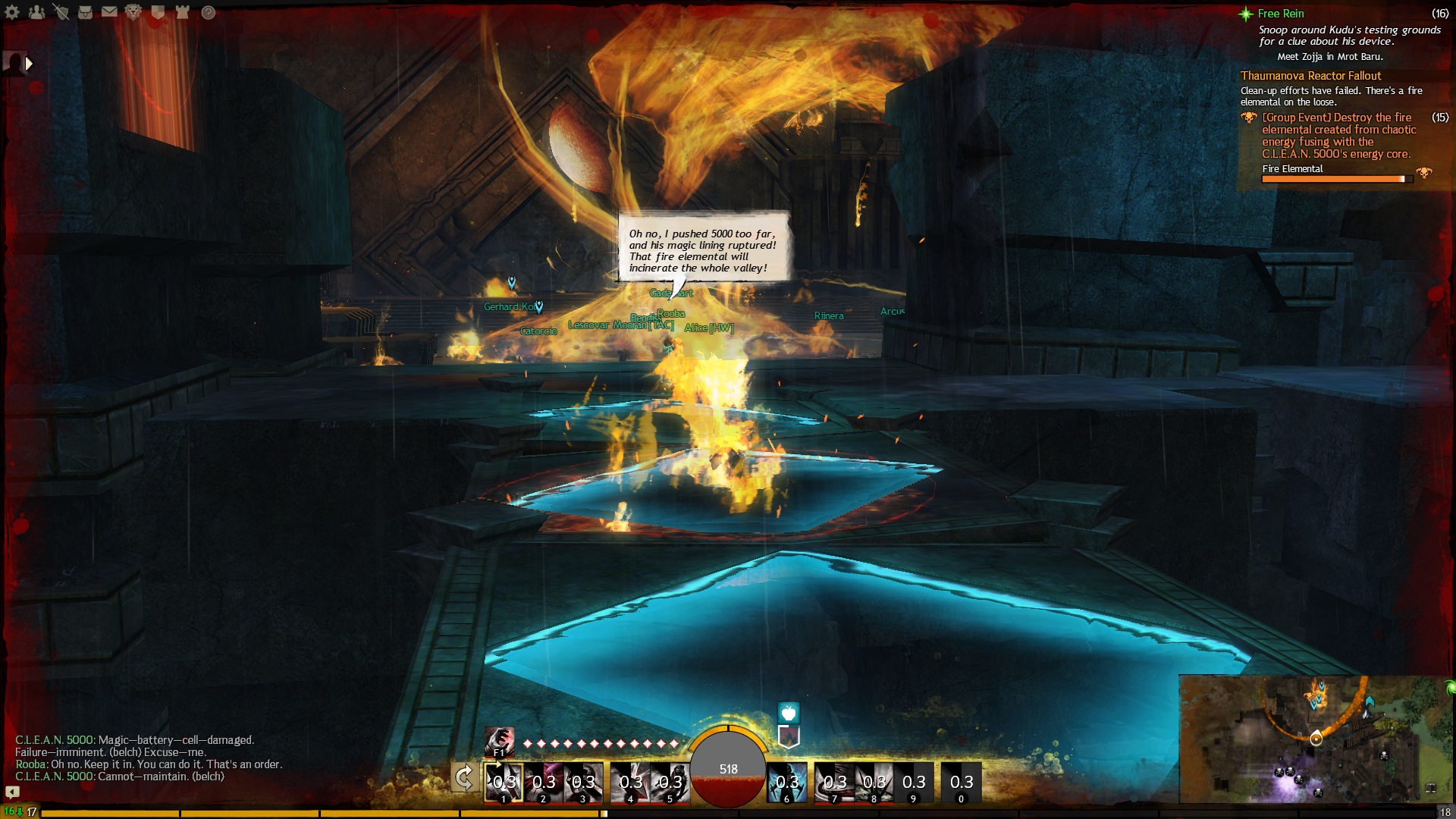Open the castle tower WvW icon

click(x=182, y=12)
